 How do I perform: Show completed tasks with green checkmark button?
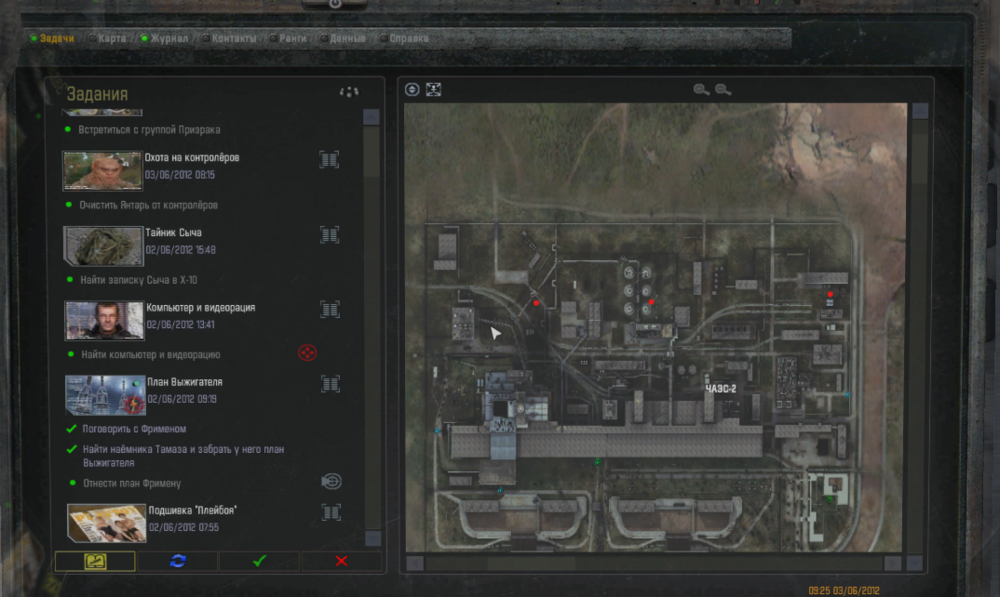tap(259, 561)
